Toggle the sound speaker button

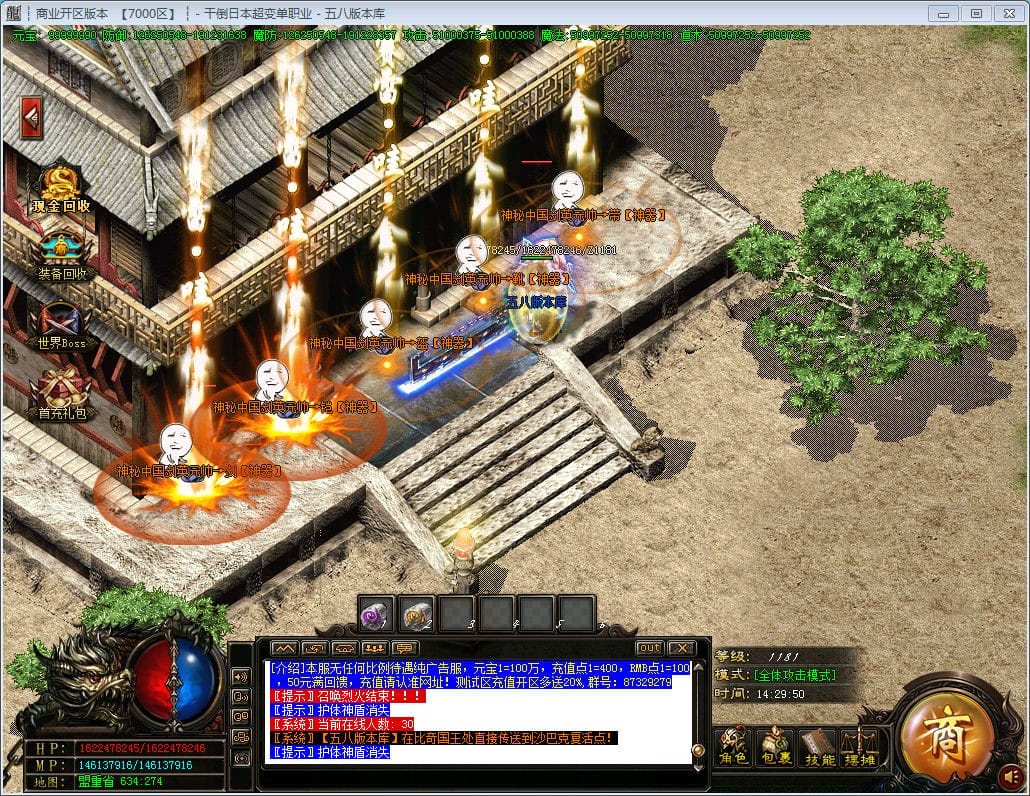1011,775
